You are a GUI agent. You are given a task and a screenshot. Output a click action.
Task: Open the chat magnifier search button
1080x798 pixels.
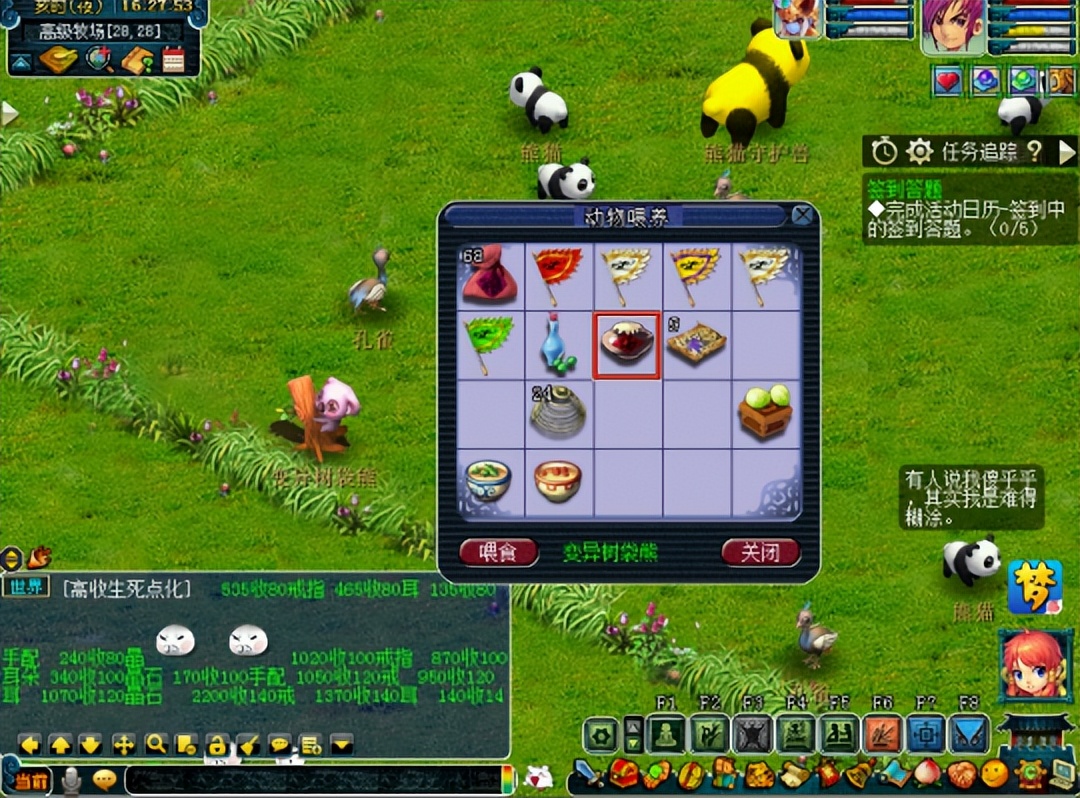tap(155, 744)
